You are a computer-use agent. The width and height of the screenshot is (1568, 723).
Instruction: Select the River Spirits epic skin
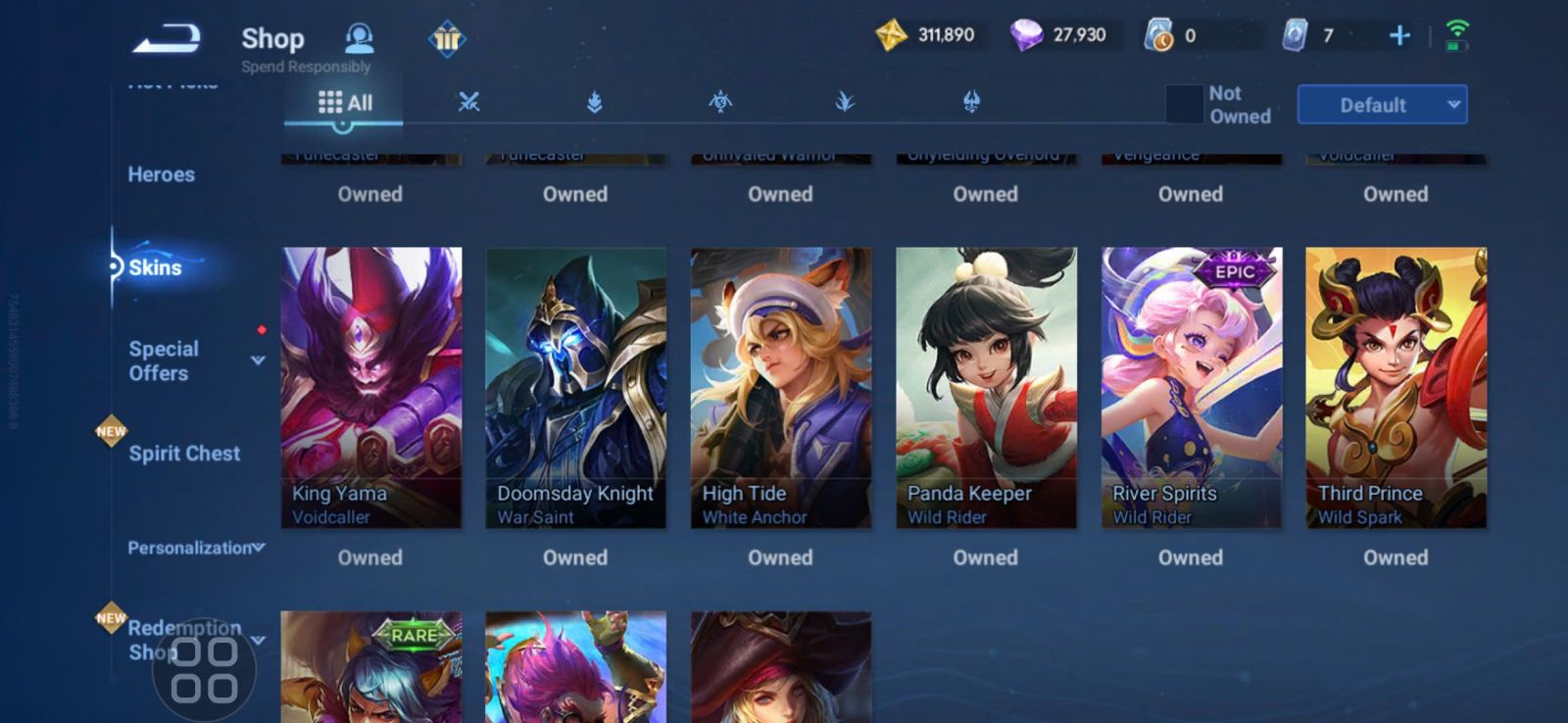1191,387
